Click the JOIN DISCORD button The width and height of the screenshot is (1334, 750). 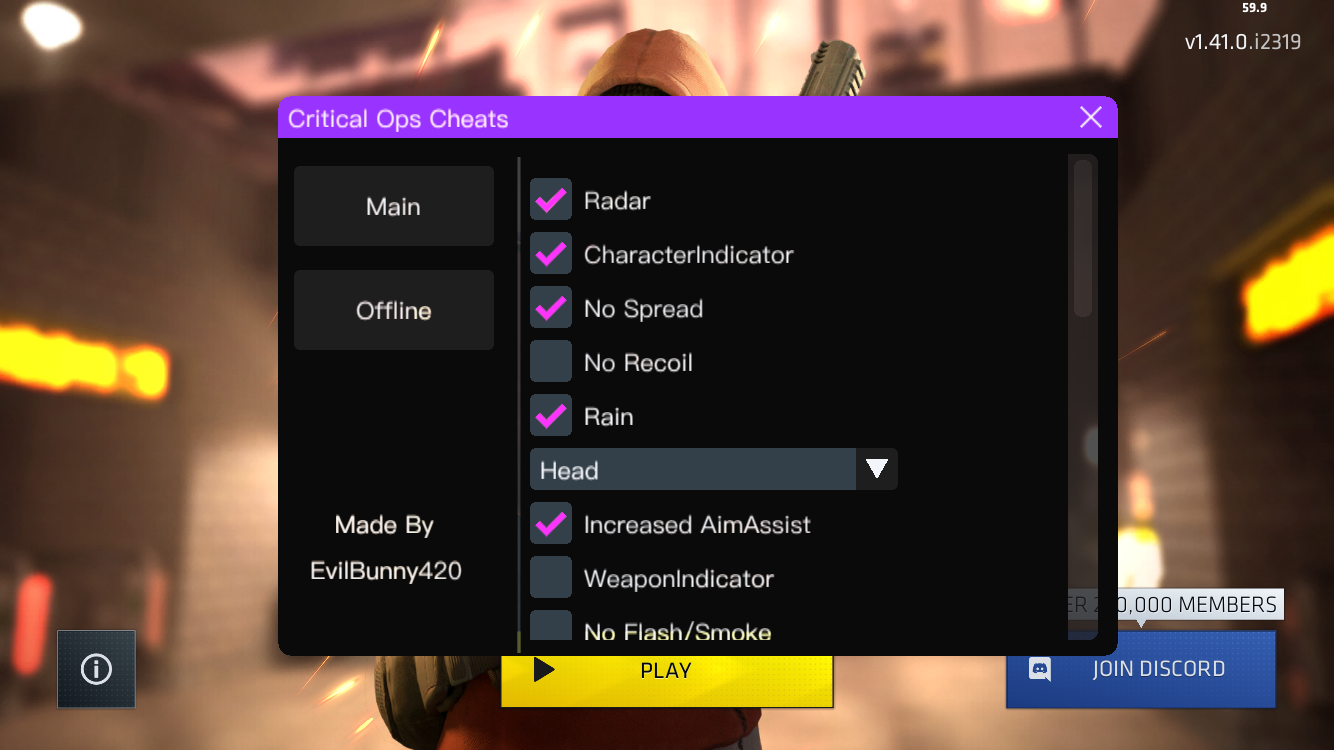click(x=1140, y=668)
